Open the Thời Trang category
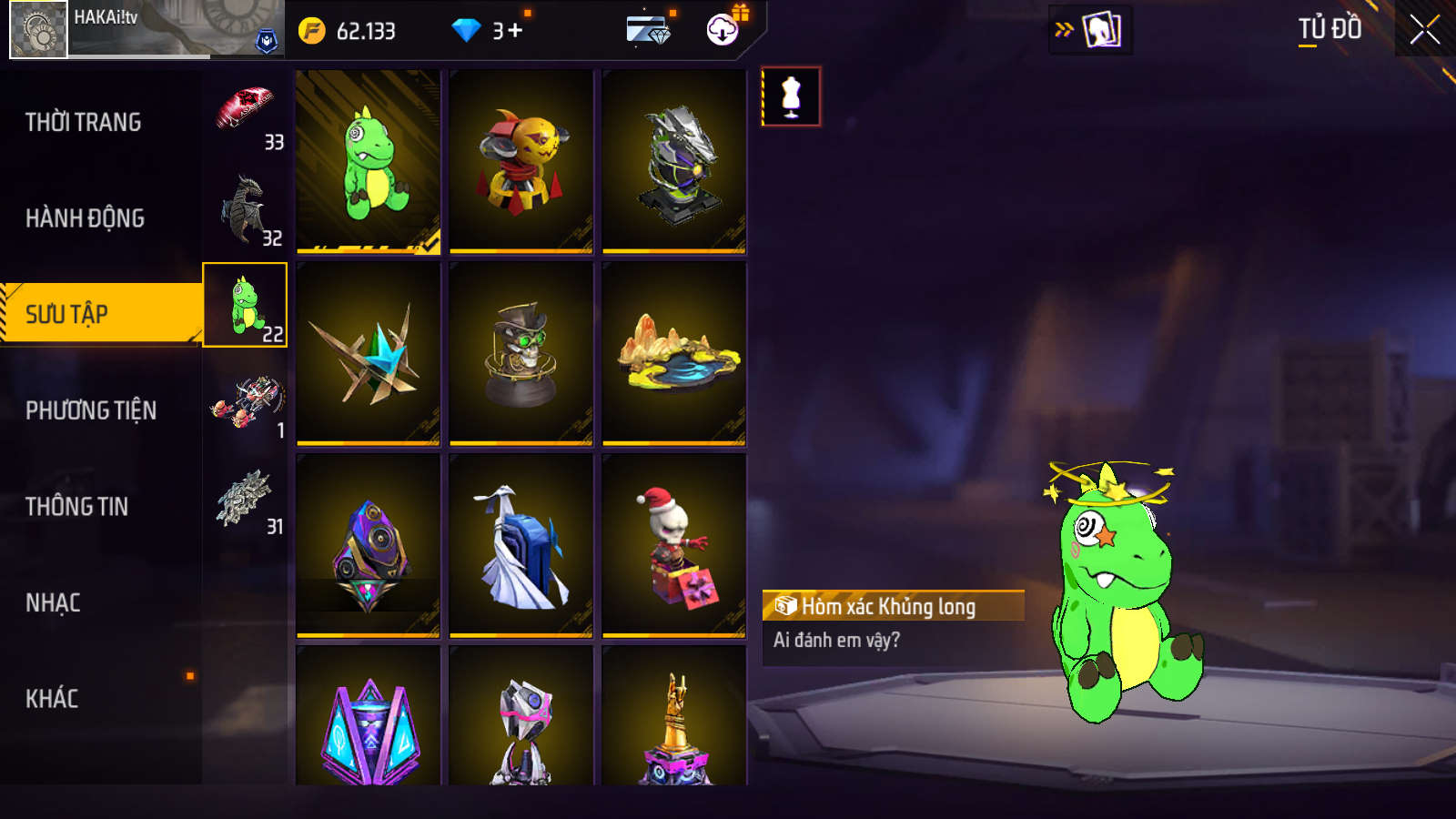 coord(84,122)
